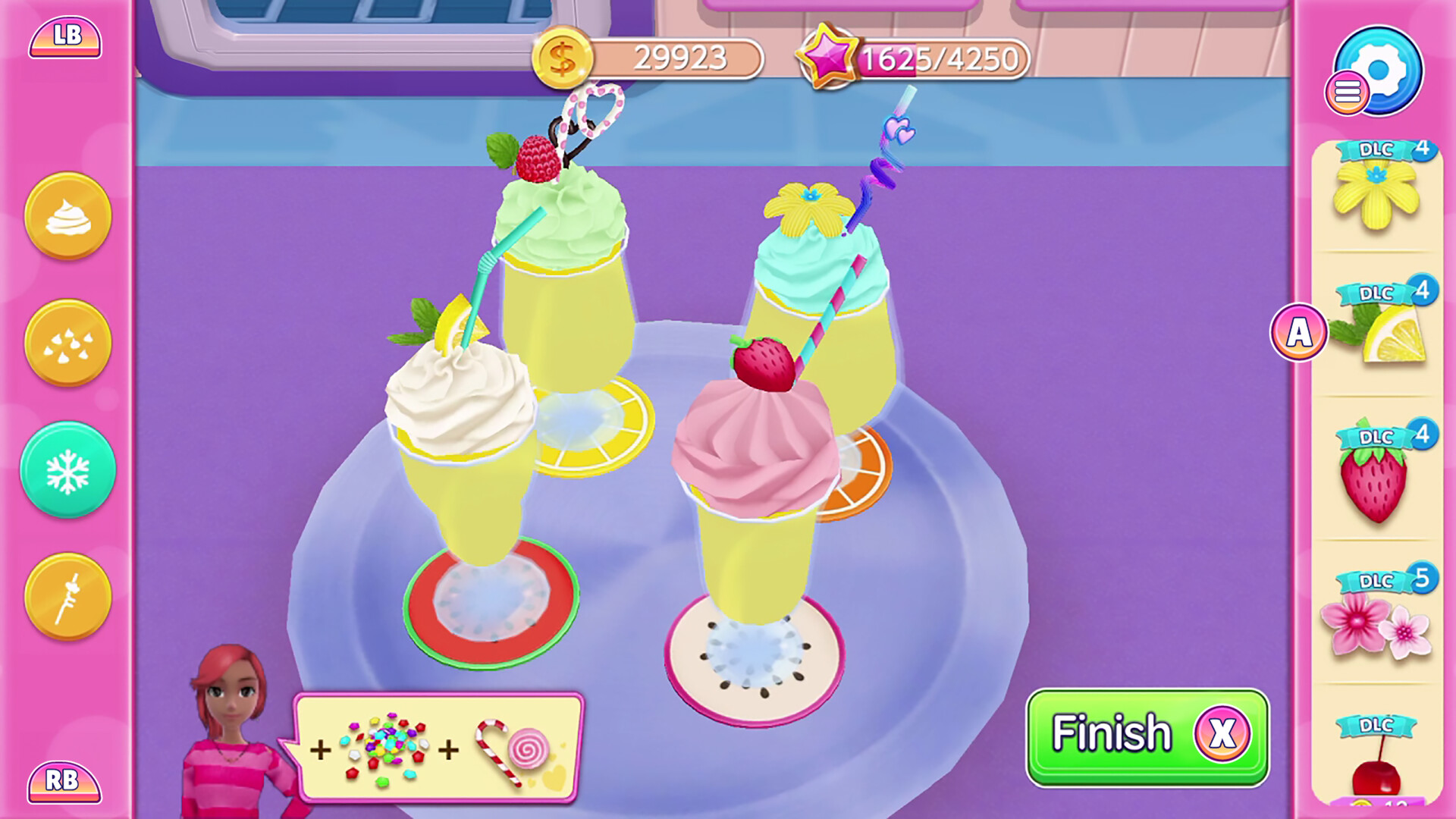Image resolution: width=1456 pixels, height=819 pixels.
Task: Select the whipped cream topping tool
Action: 67,216
